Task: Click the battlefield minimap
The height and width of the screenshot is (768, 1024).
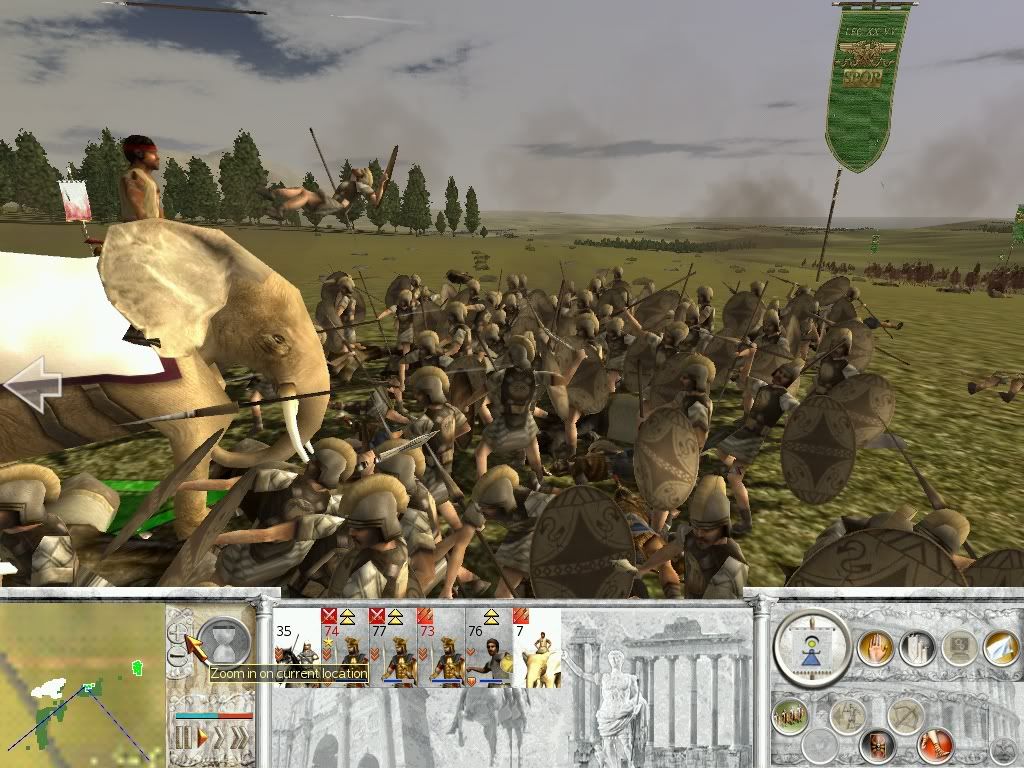Action: click(x=82, y=683)
